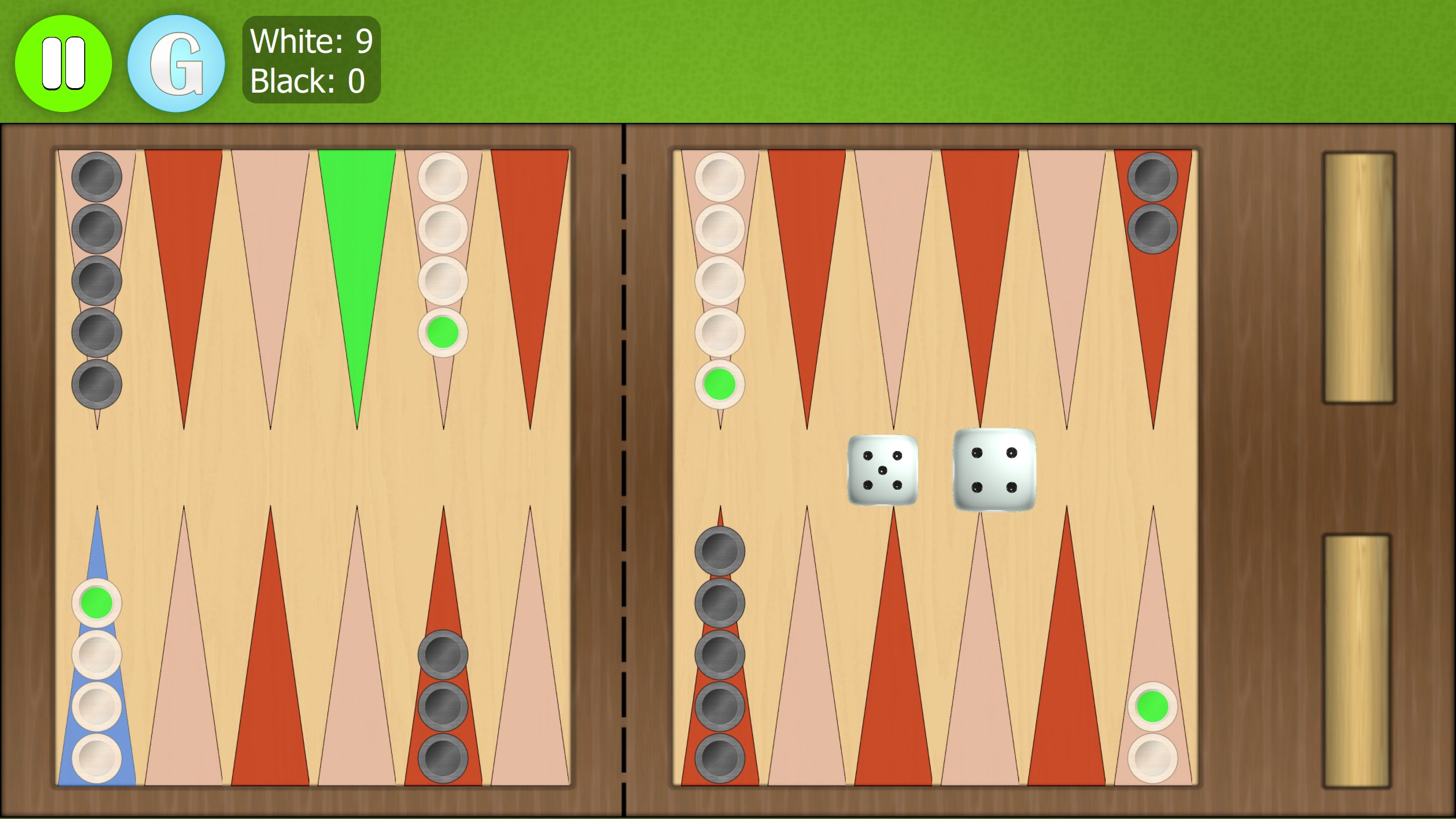The height and width of the screenshot is (819, 1456).
Task: Click the green pause button
Action: (x=64, y=63)
